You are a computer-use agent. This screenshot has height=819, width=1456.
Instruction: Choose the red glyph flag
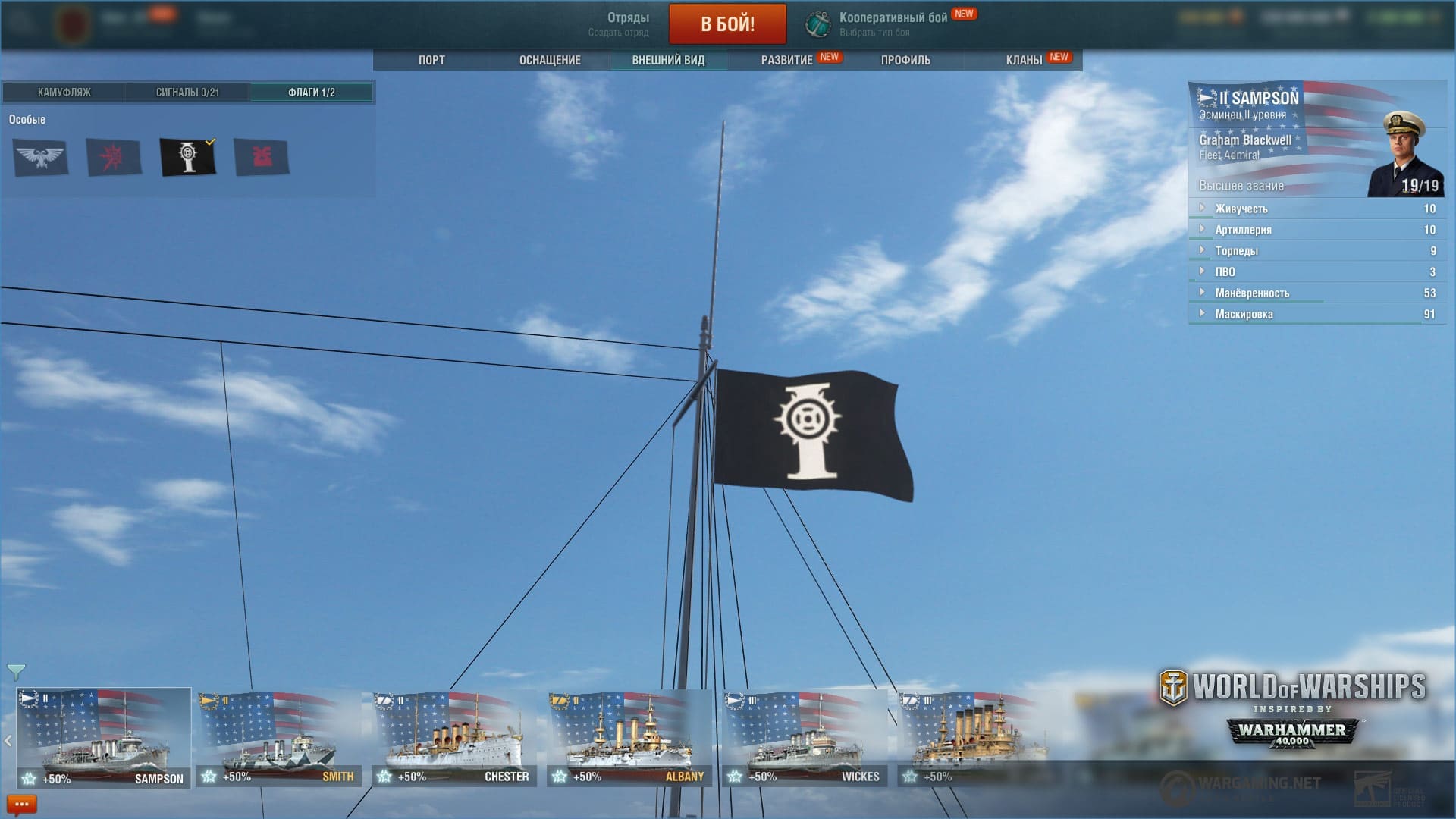[262, 157]
